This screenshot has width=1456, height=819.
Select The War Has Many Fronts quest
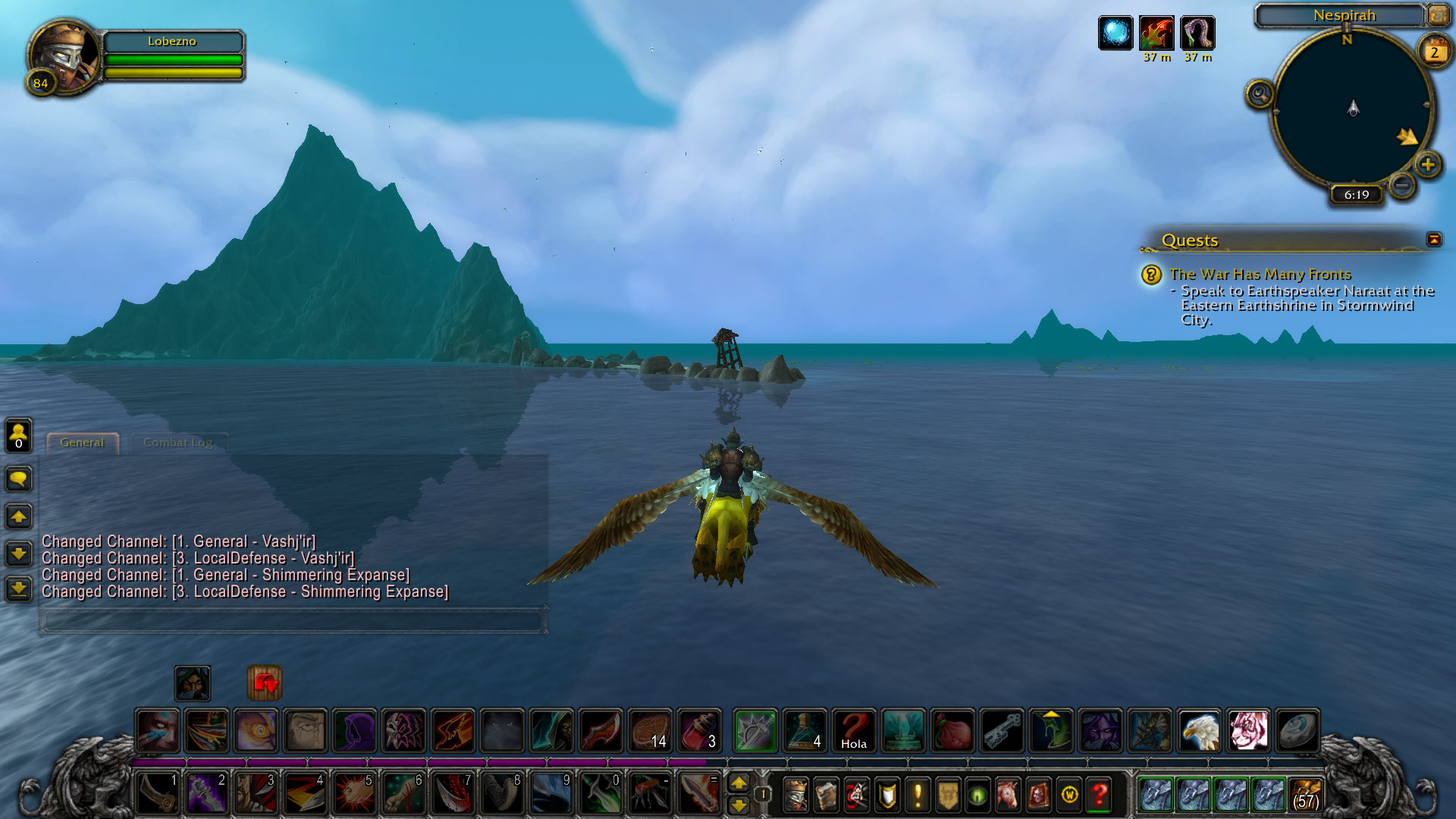[1260, 274]
